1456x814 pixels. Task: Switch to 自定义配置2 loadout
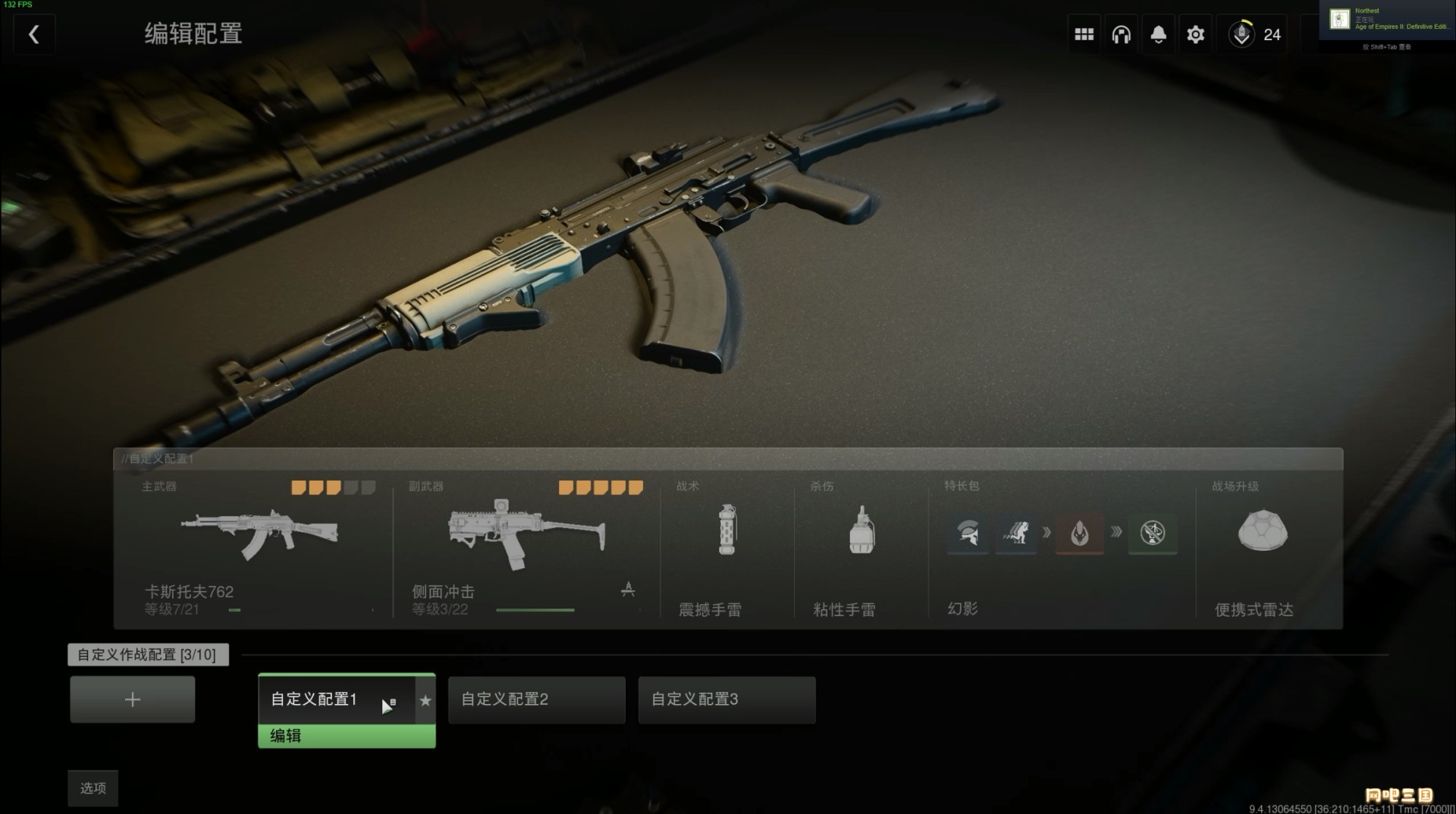[x=536, y=700]
